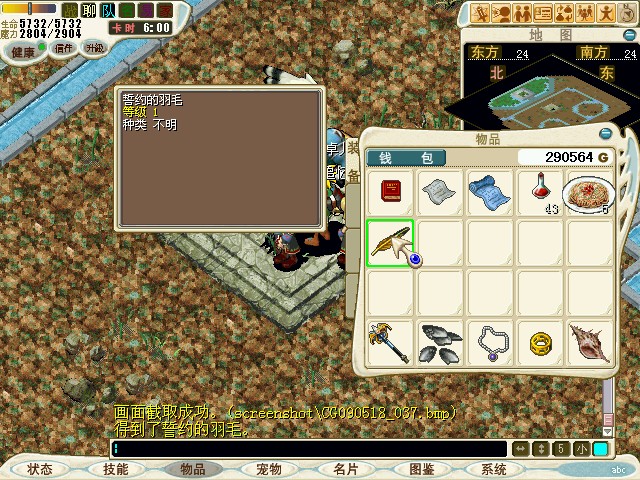640x480 pixels.
Task: Select the 名片 name card tab
Action: tap(345, 468)
